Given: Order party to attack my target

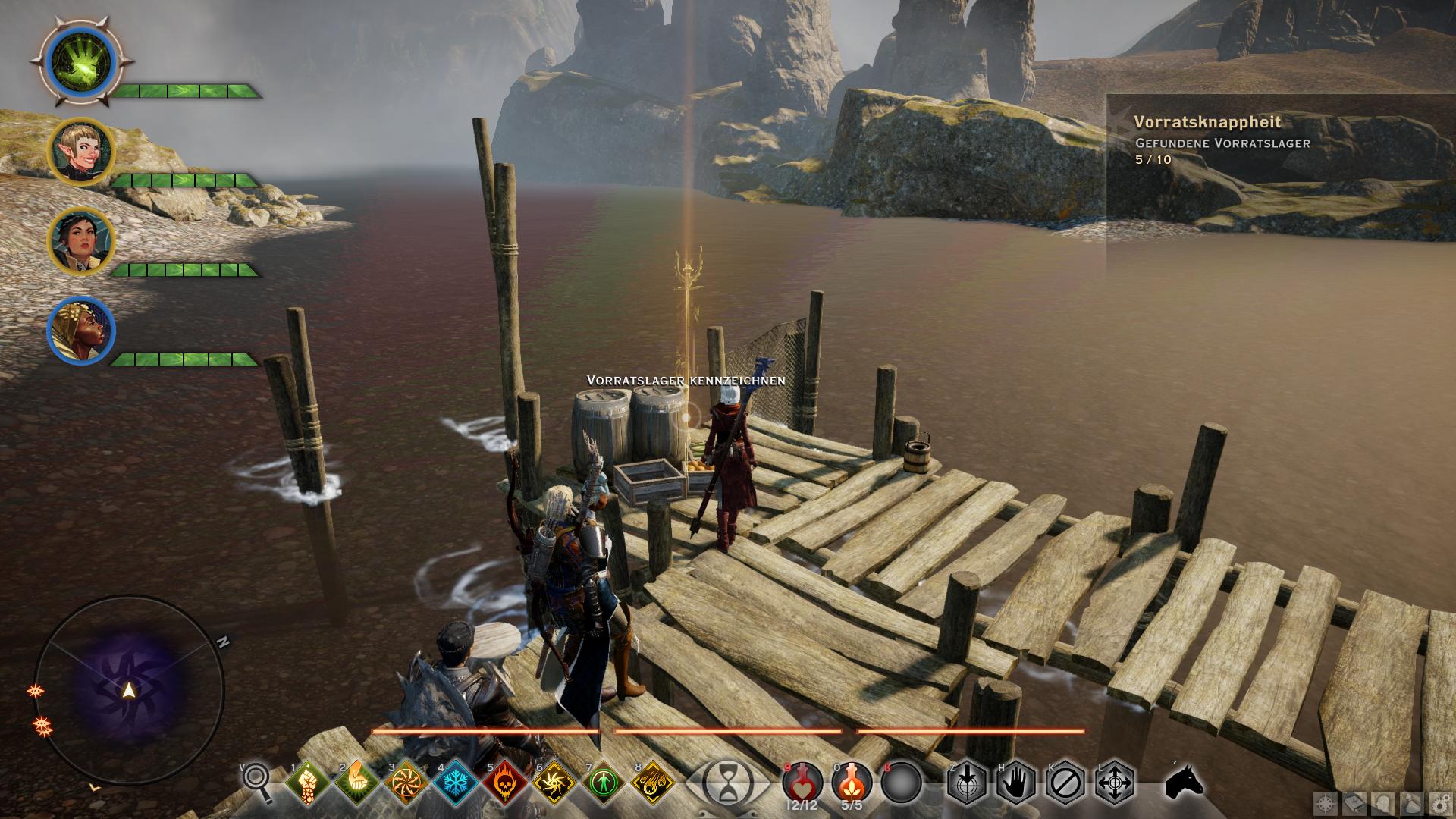Looking at the screenshot, I should [966, 781].
